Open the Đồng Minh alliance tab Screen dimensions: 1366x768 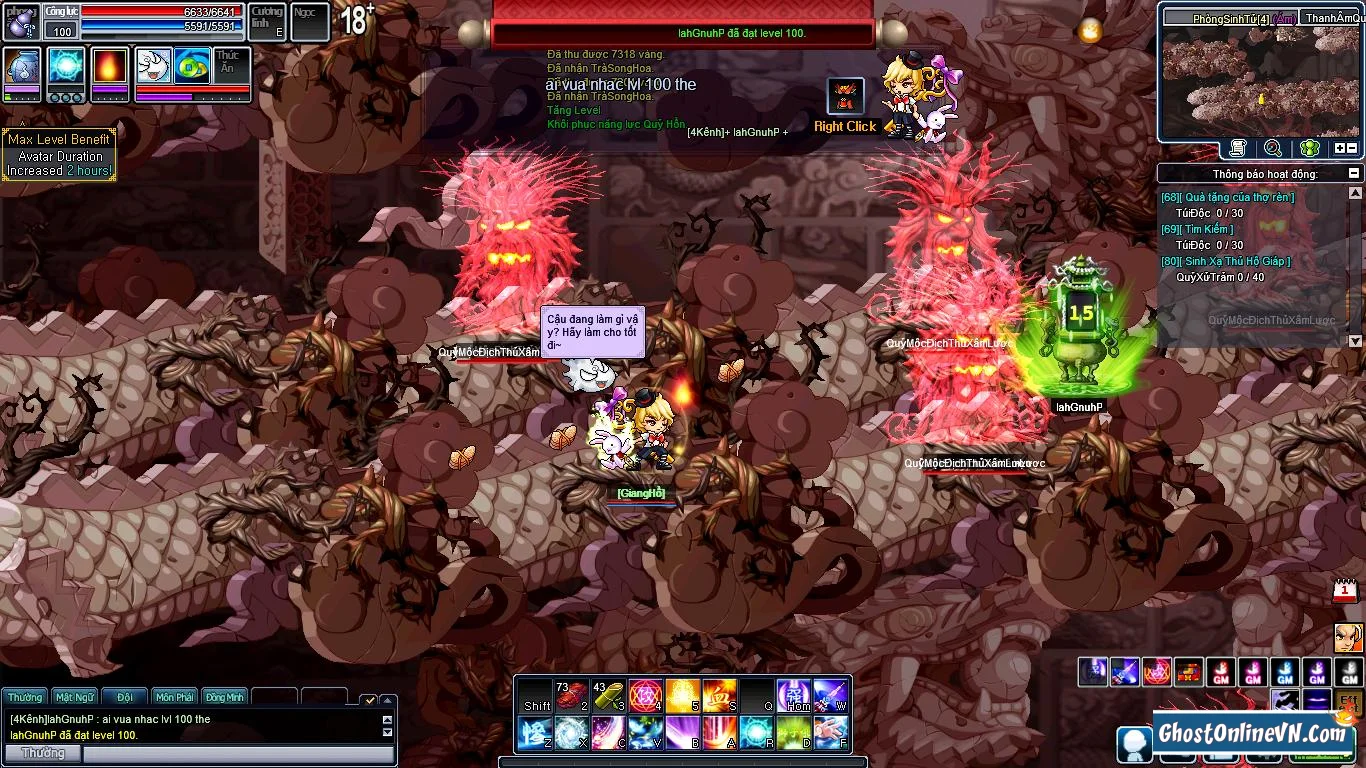(x=225, y=697)
